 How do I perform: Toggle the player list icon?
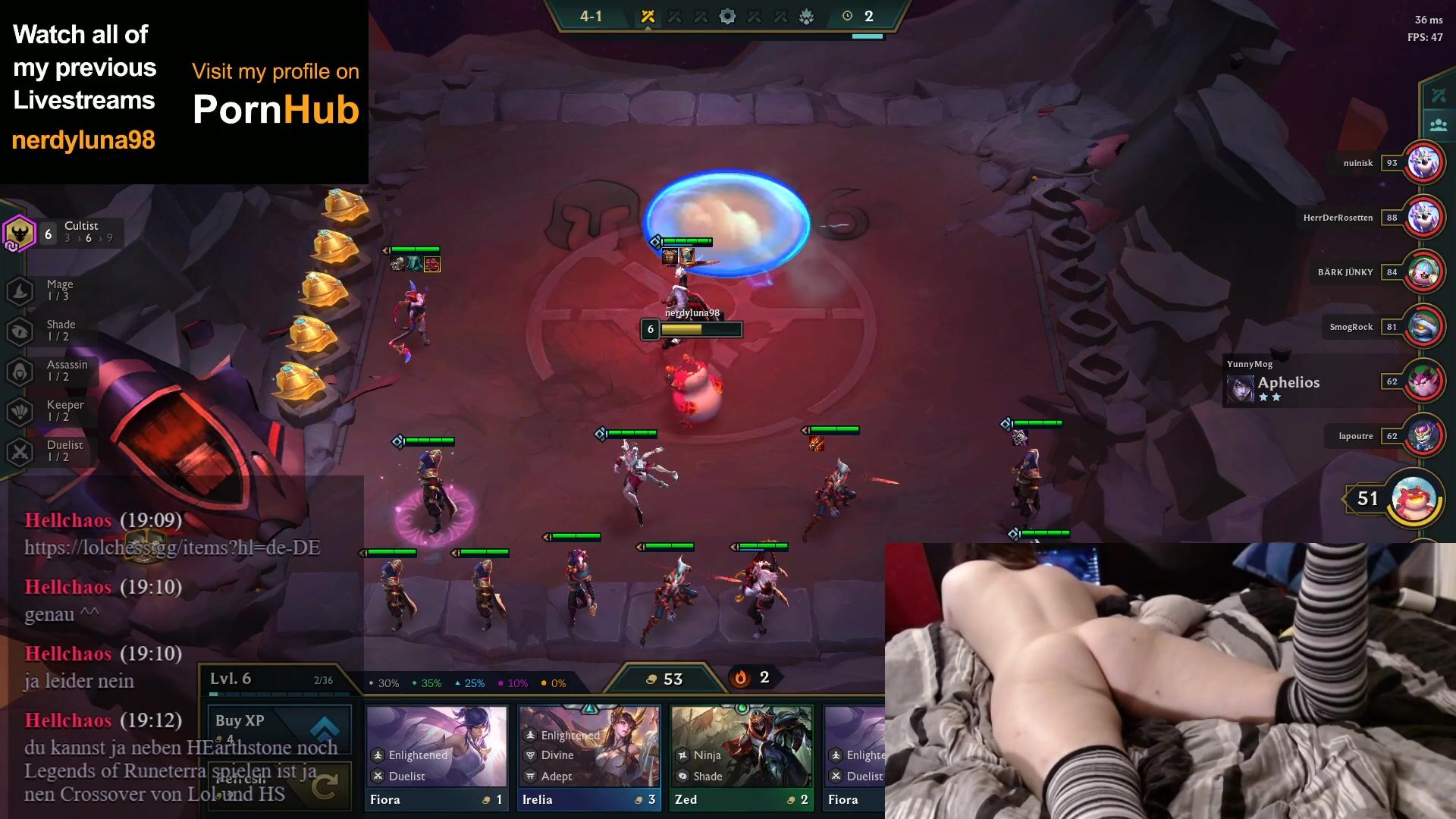coord(1438,125)
